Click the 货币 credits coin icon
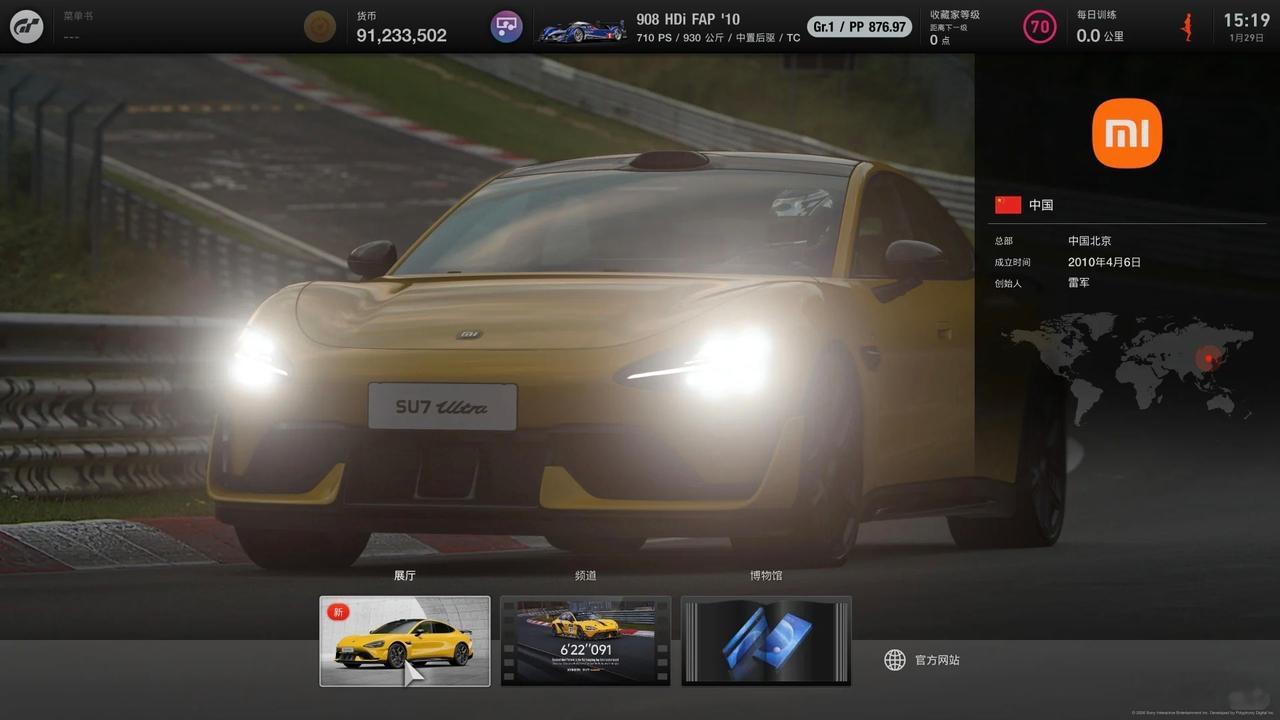1280x720 pixels. pos(320,27)
